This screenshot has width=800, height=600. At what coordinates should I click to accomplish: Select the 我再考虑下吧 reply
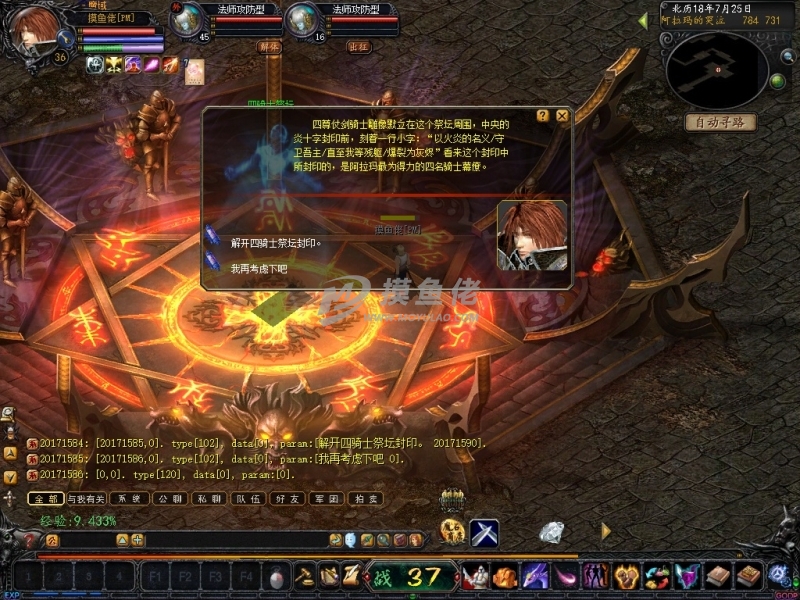click(258, 268)
